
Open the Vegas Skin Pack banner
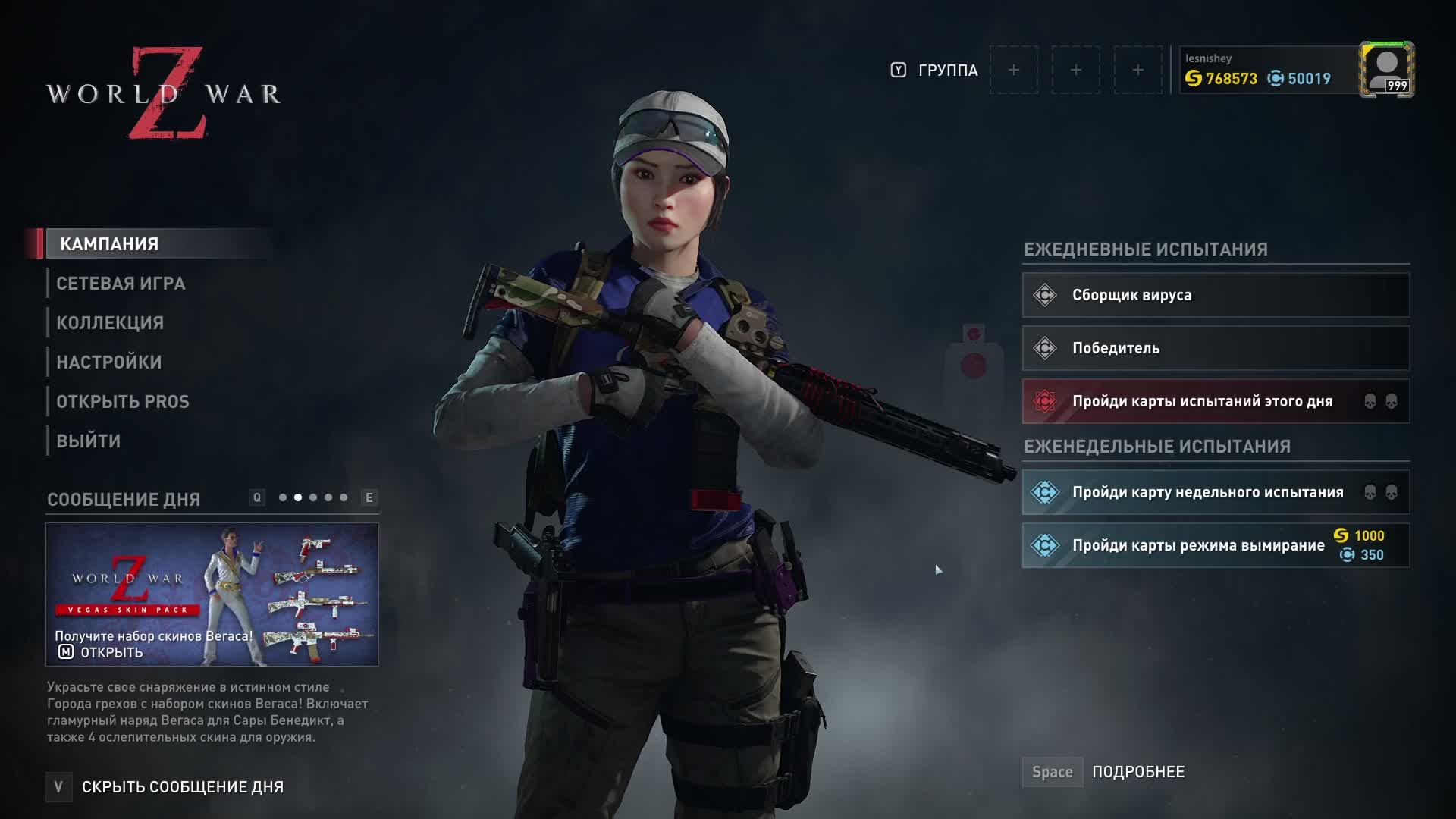click(212, 595)
